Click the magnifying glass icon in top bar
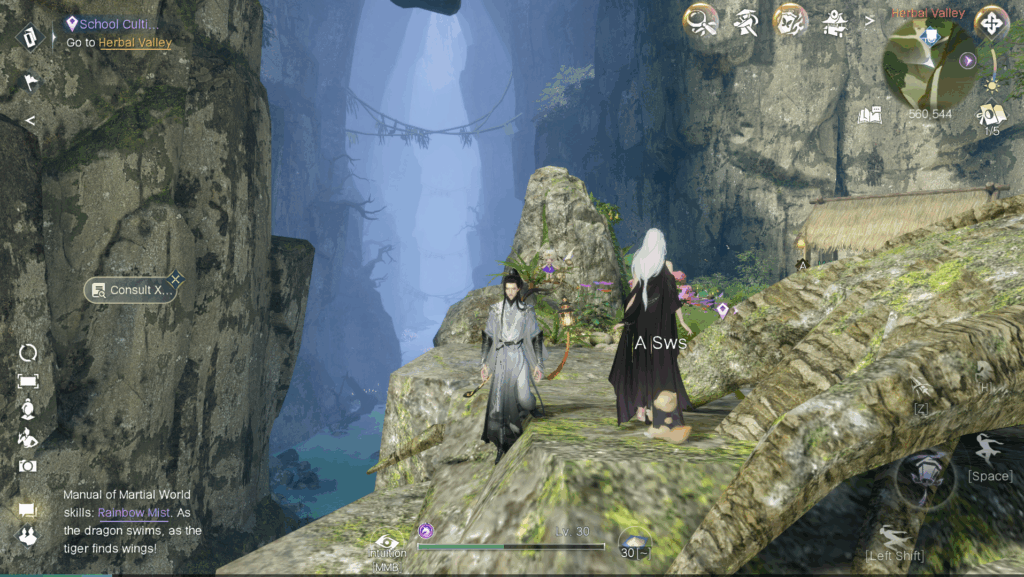This screenshot has width=1024, height=577. [701, 21]
